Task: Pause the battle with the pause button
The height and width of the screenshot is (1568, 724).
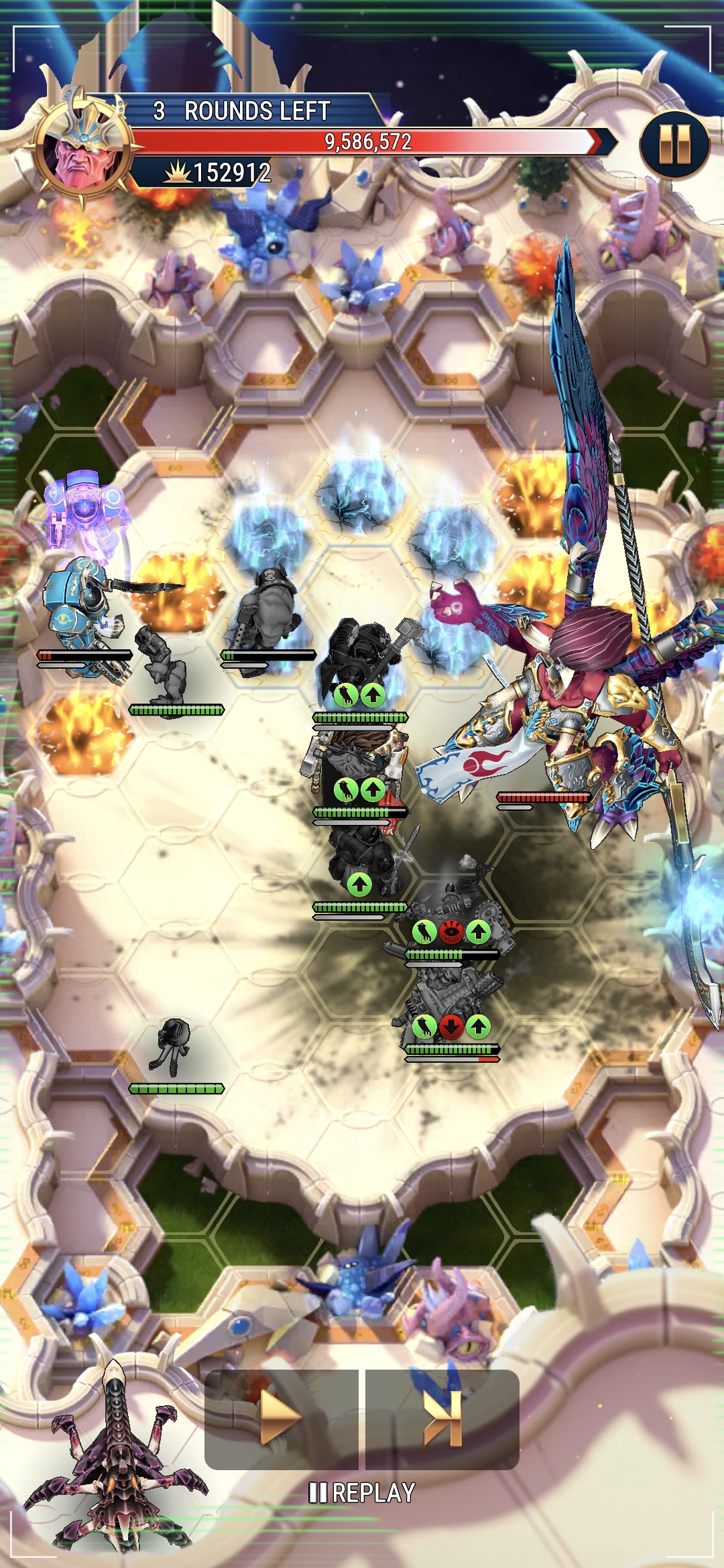Action: click(x=674, y=144)
